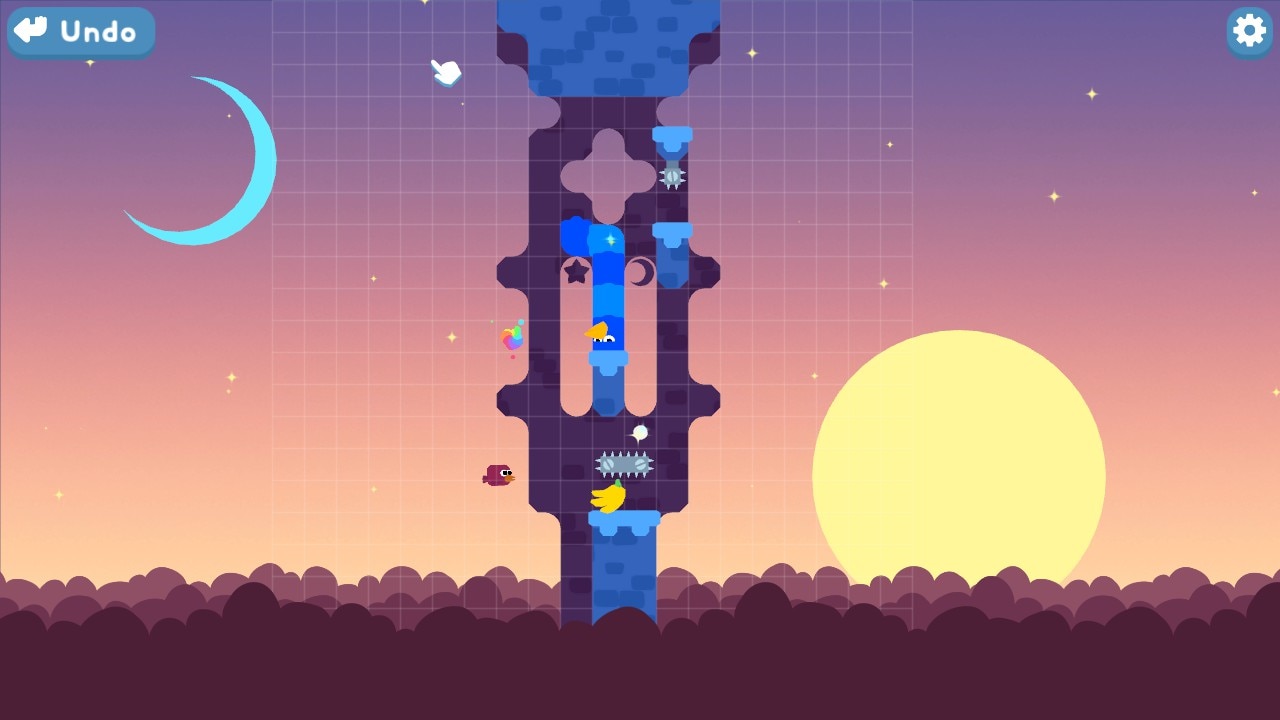The width and height of the screenshot is (1280, 720).
Task: Click the white pointing hand cursor graphic
Action: [x=445, y=72]
